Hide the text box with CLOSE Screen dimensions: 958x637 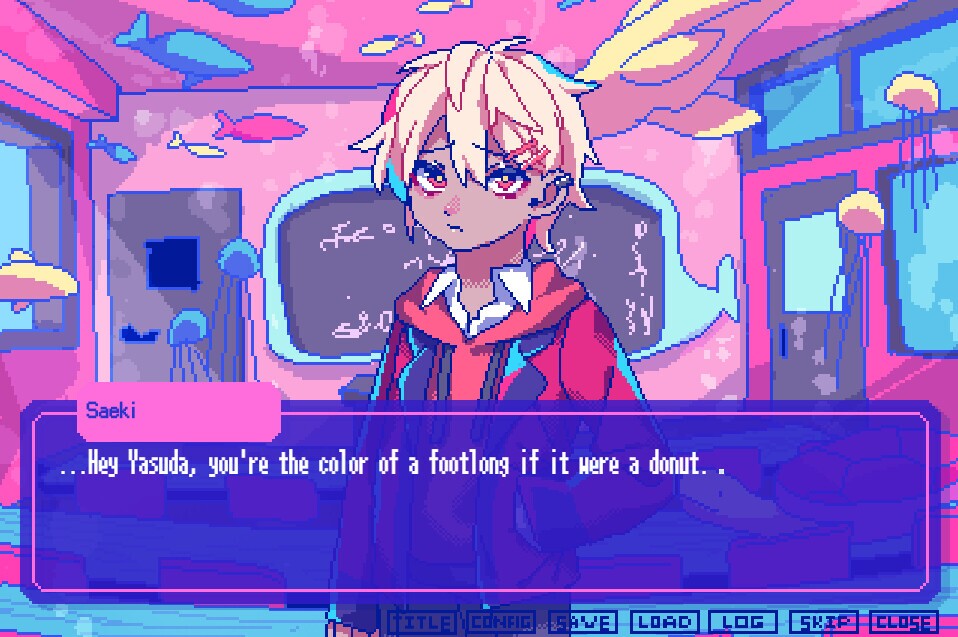click(x=904, y=622)
